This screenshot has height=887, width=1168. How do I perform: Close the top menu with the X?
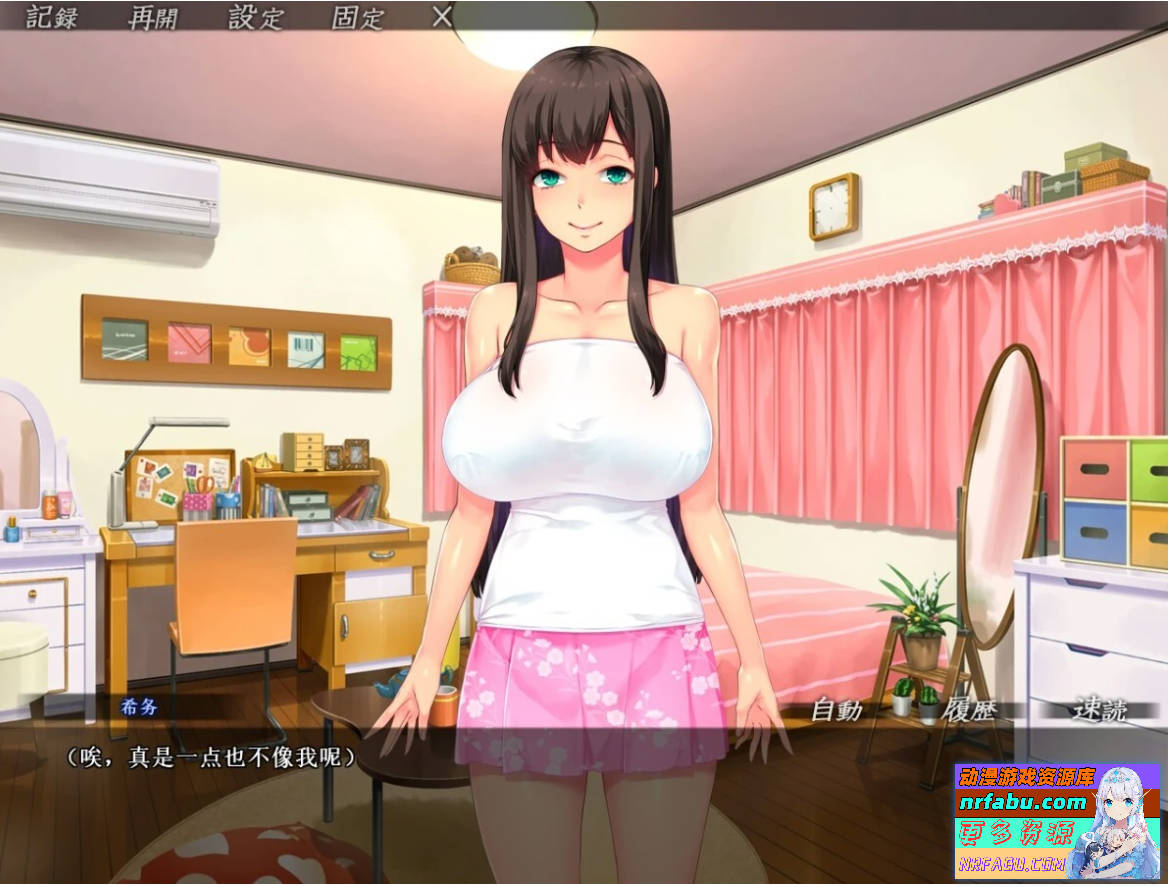coord(442,16)
